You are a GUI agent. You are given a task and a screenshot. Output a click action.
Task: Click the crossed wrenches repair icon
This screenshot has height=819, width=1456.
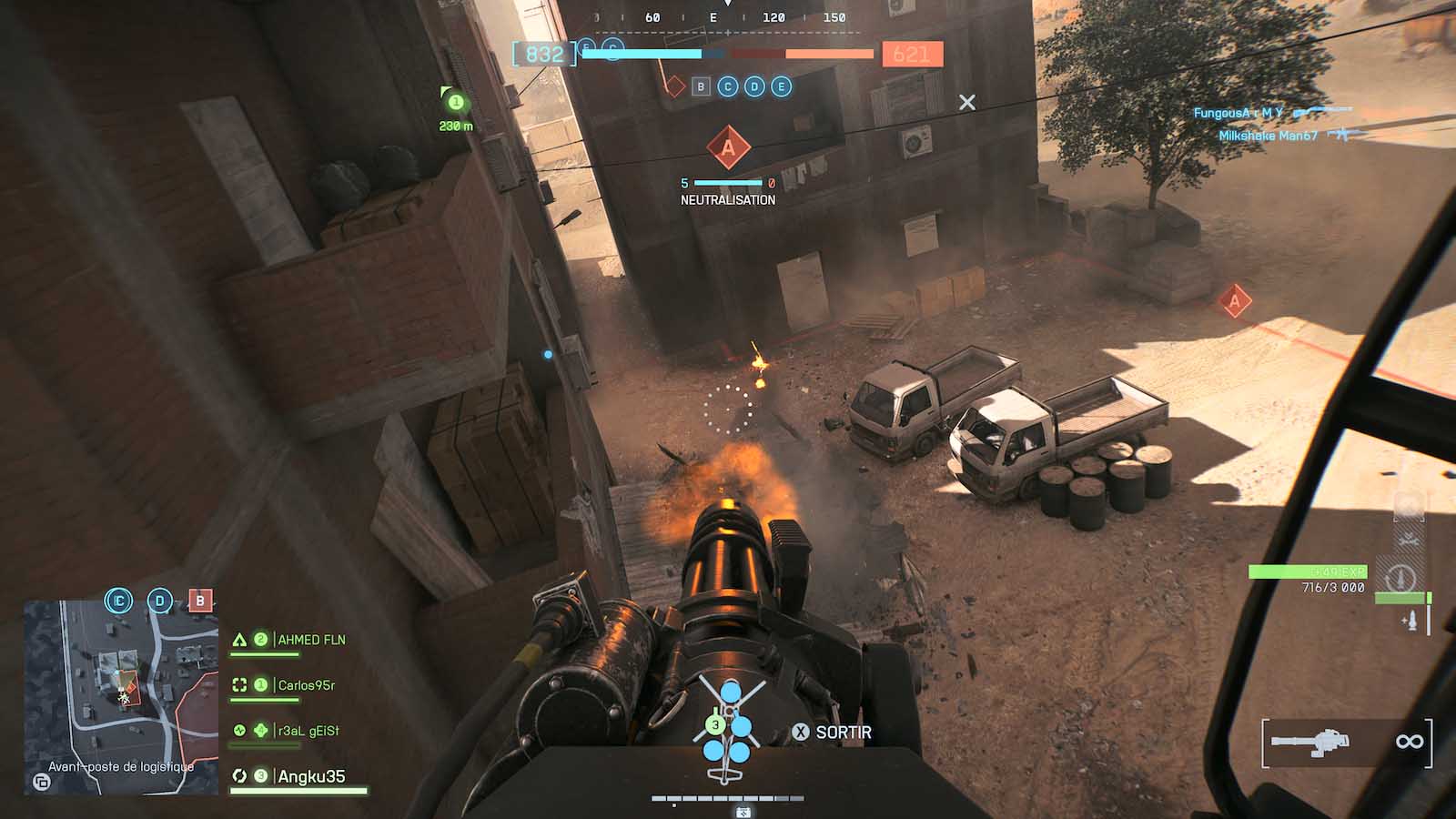(1408, 538)
